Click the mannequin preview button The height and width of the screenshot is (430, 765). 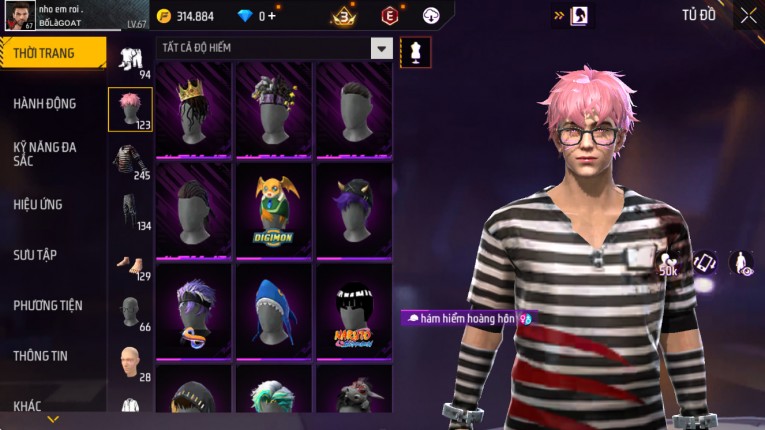[415, 51]
